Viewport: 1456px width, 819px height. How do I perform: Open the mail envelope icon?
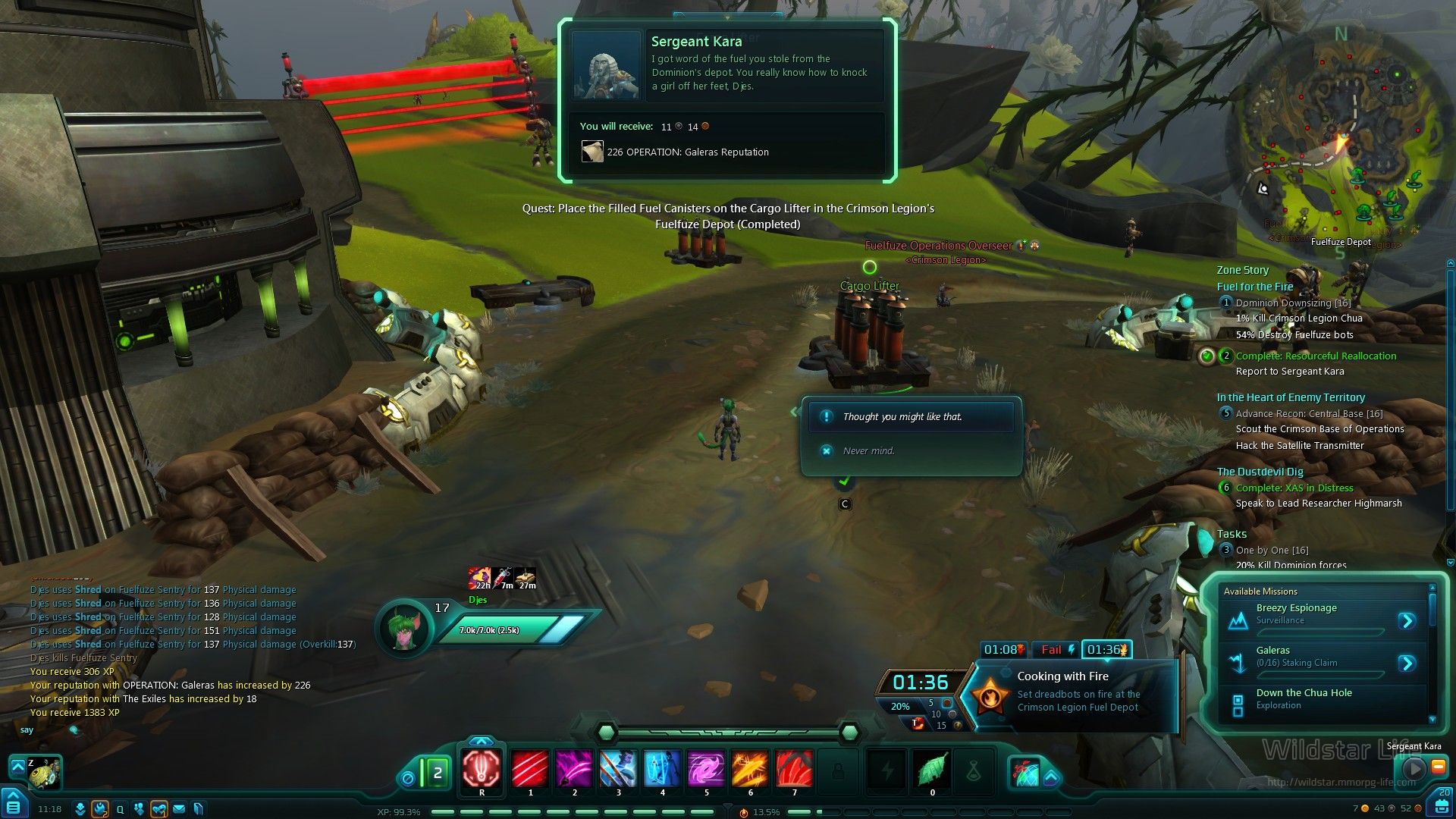click(180, 809)
